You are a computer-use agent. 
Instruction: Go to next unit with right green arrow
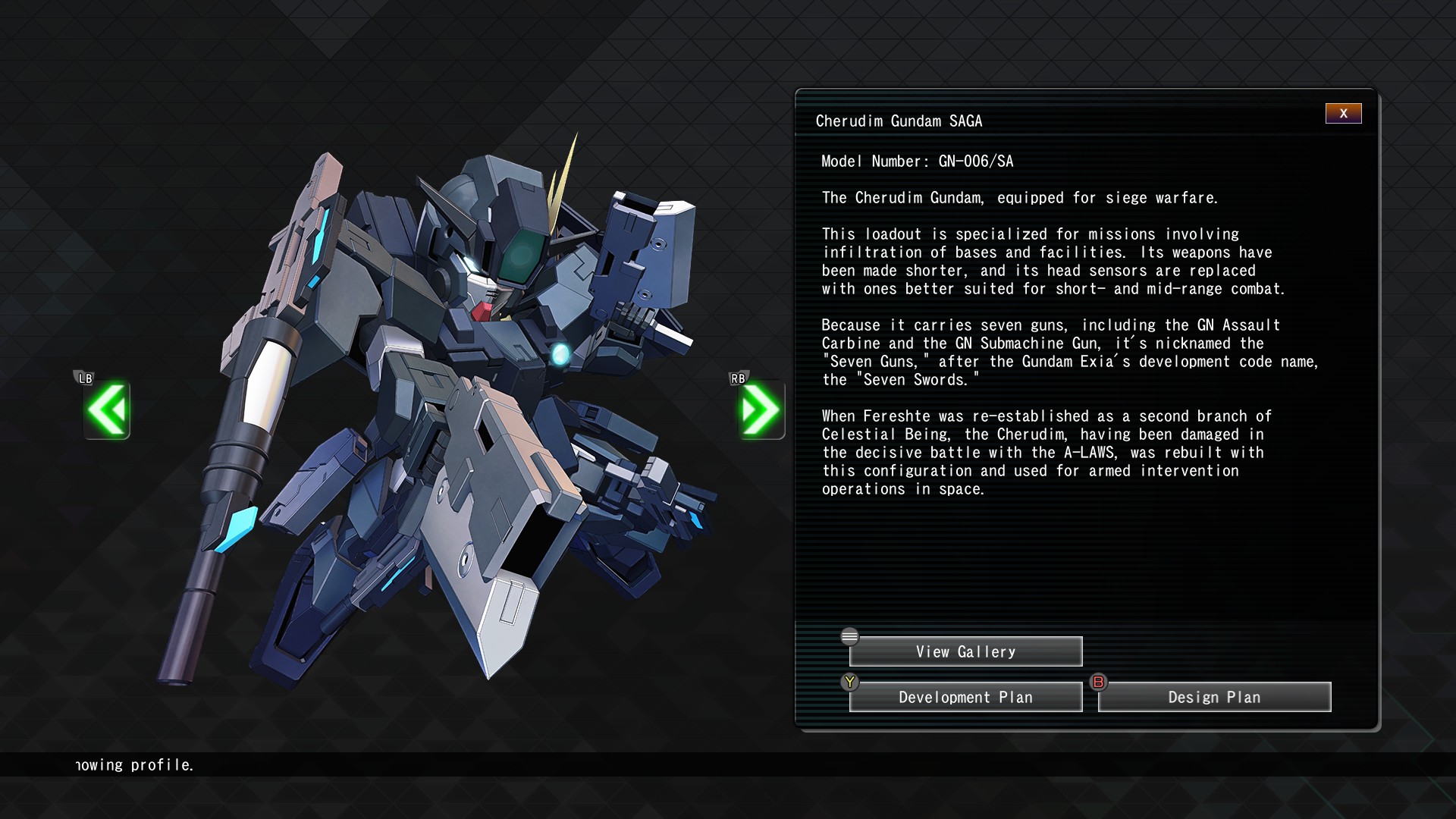point(761,410)
